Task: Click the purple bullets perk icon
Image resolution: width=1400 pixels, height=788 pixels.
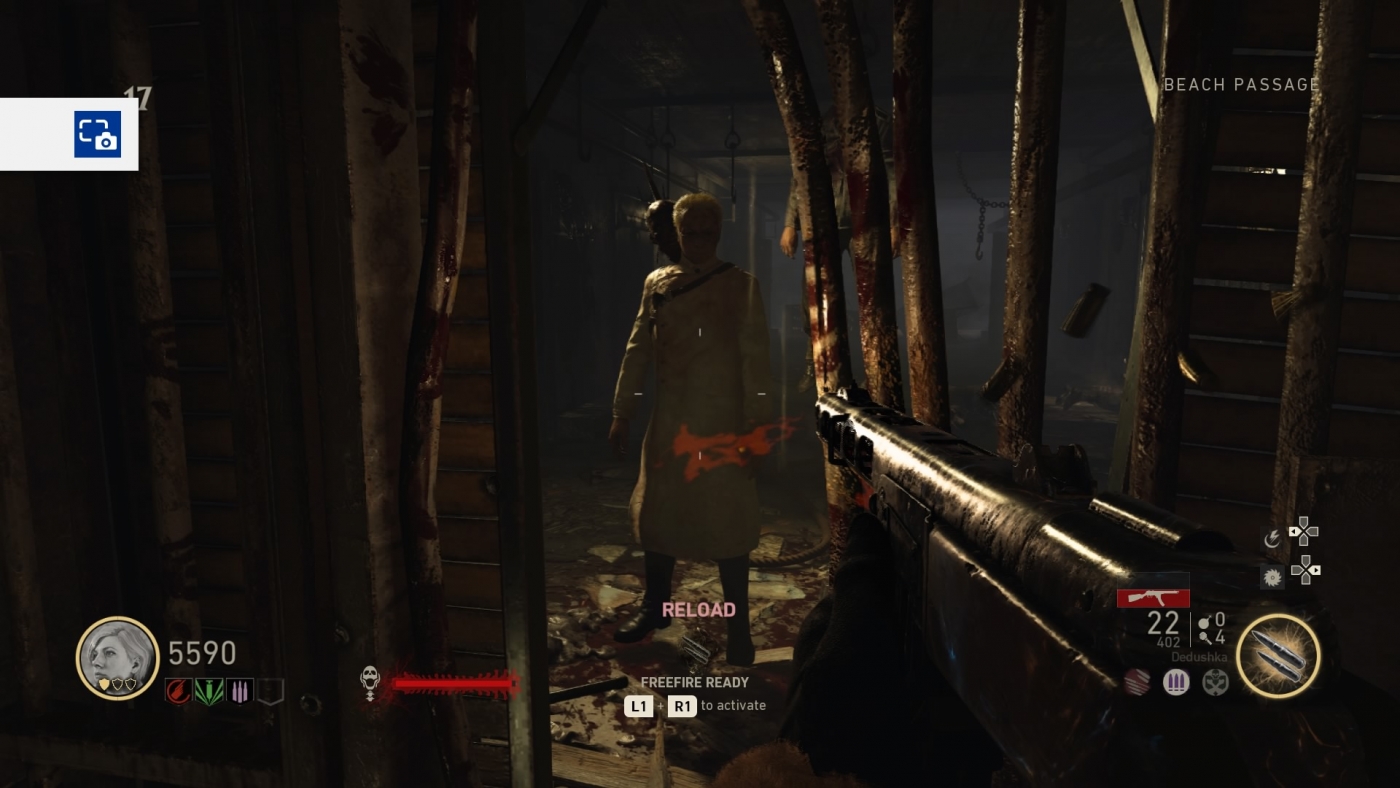Action: click(239, 691)
